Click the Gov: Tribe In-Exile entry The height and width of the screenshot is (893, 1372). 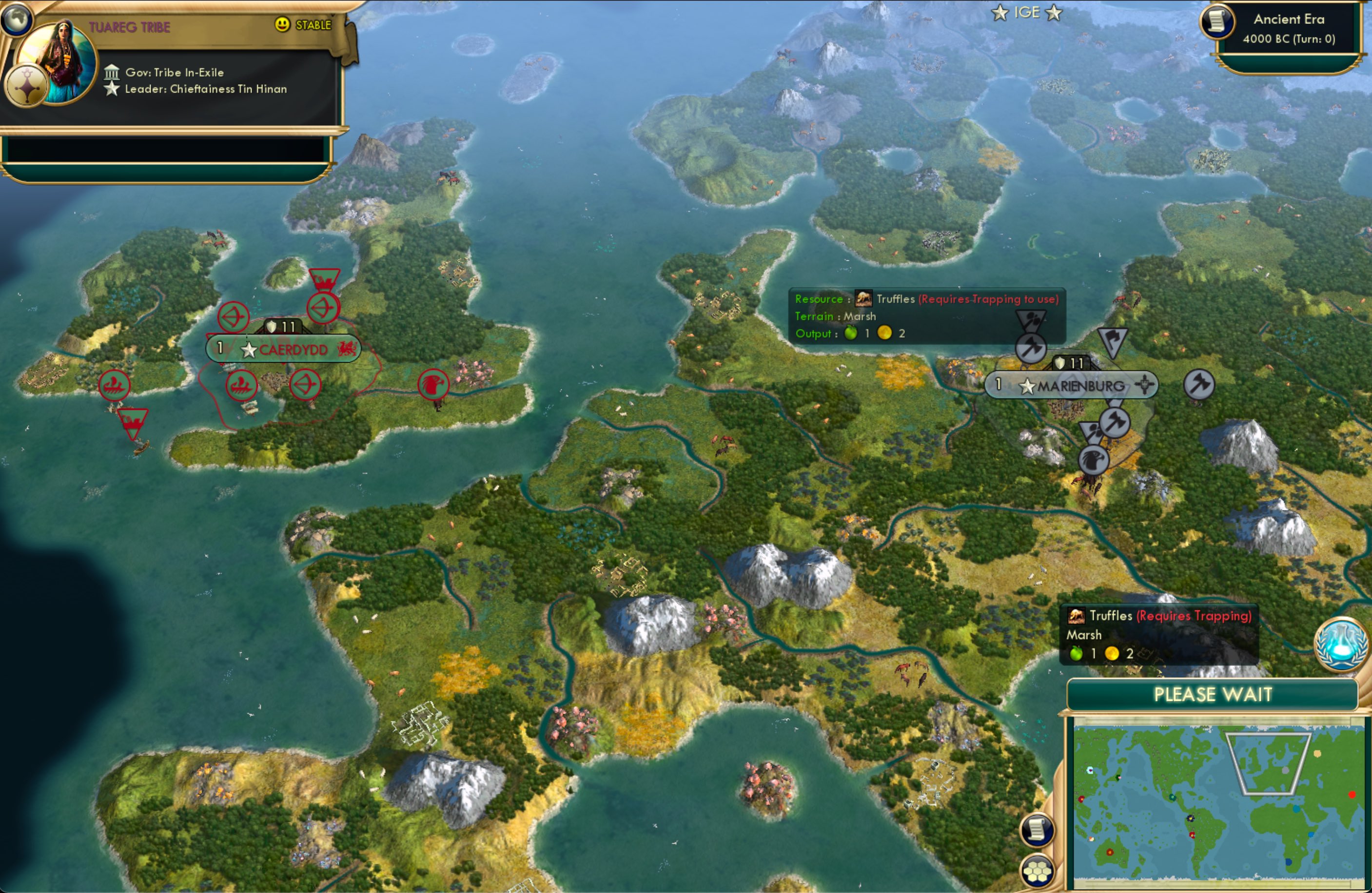(173, 72)
